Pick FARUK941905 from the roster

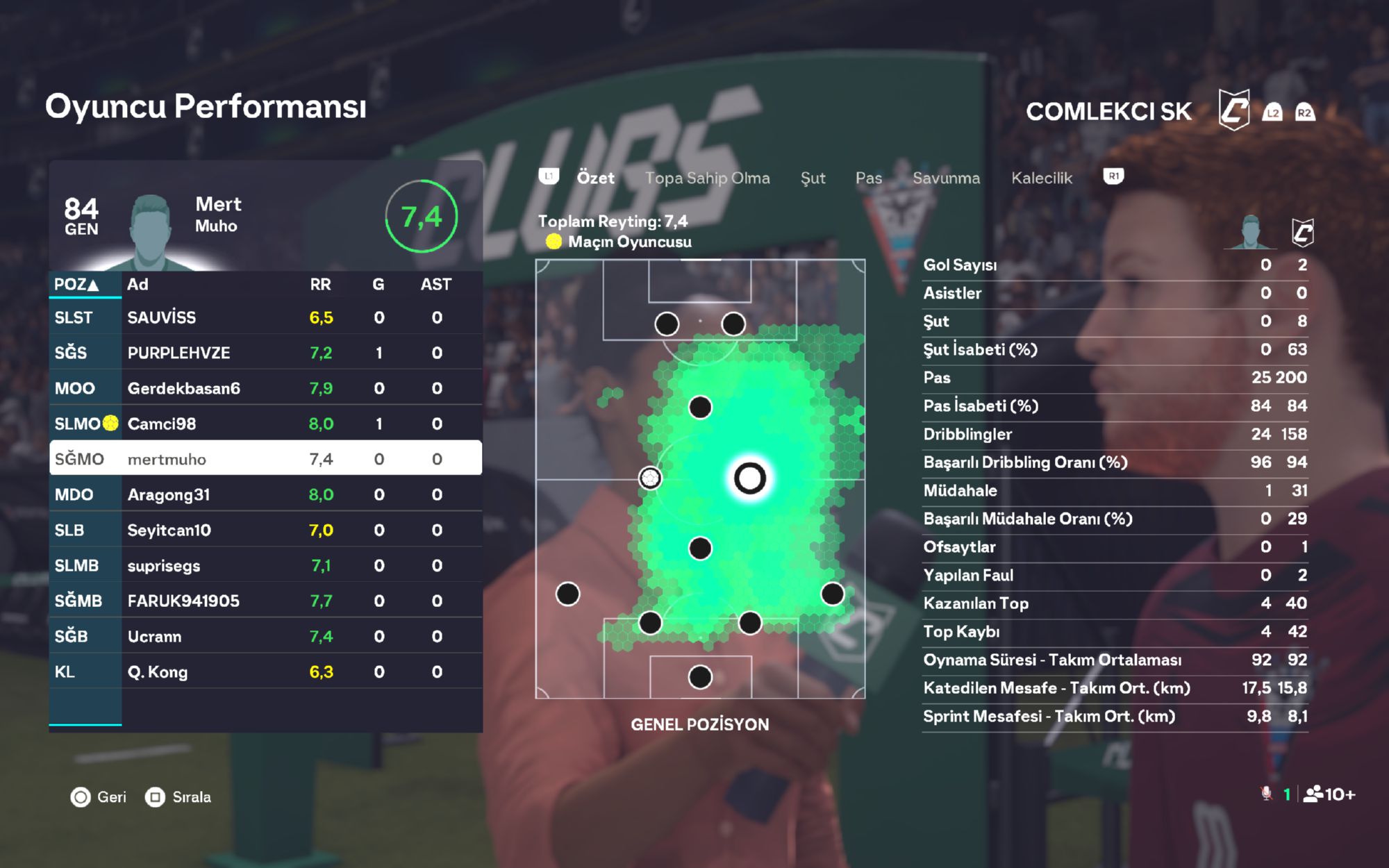265,601
